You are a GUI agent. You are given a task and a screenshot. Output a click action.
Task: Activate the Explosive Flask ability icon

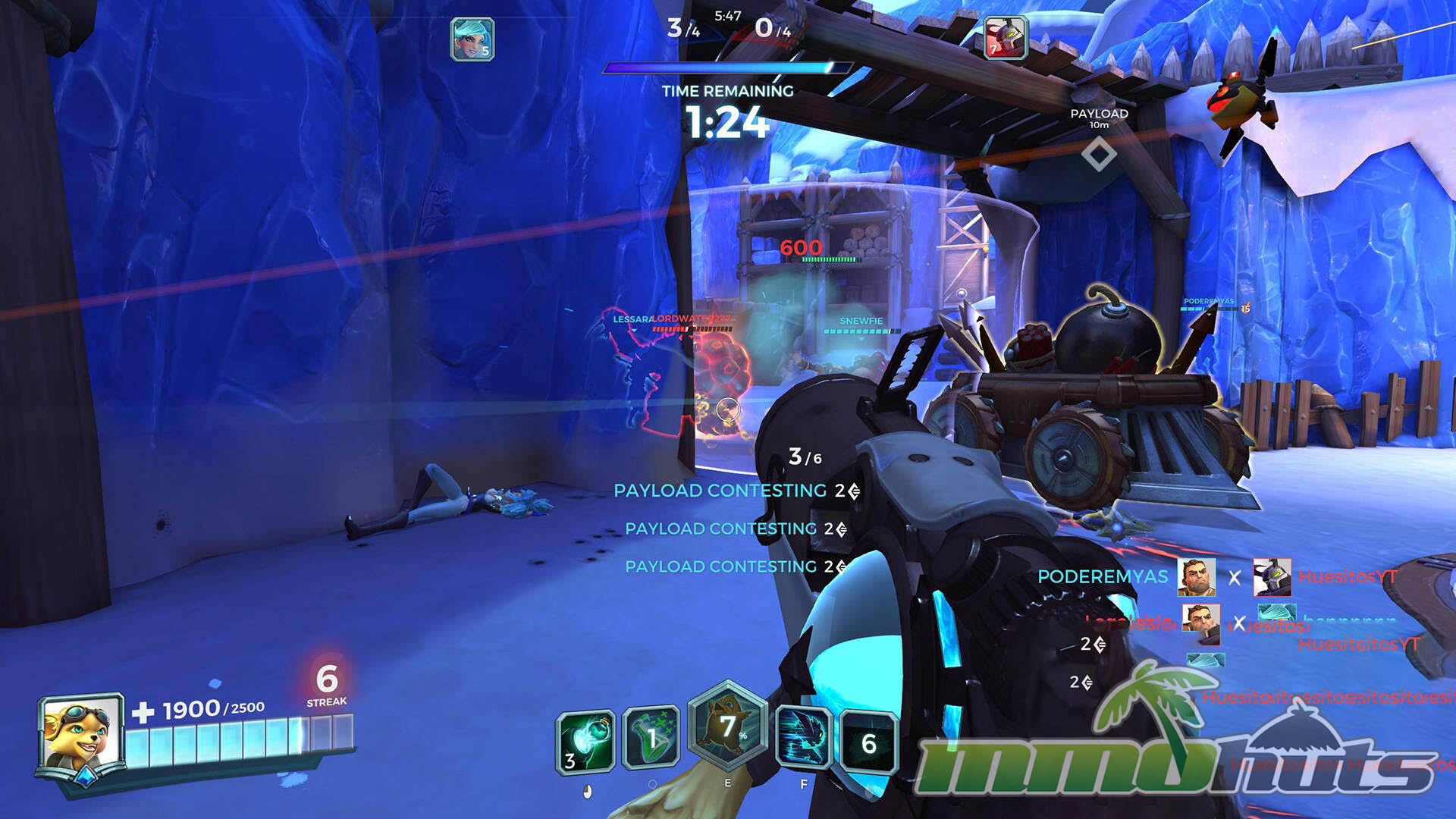585,742
